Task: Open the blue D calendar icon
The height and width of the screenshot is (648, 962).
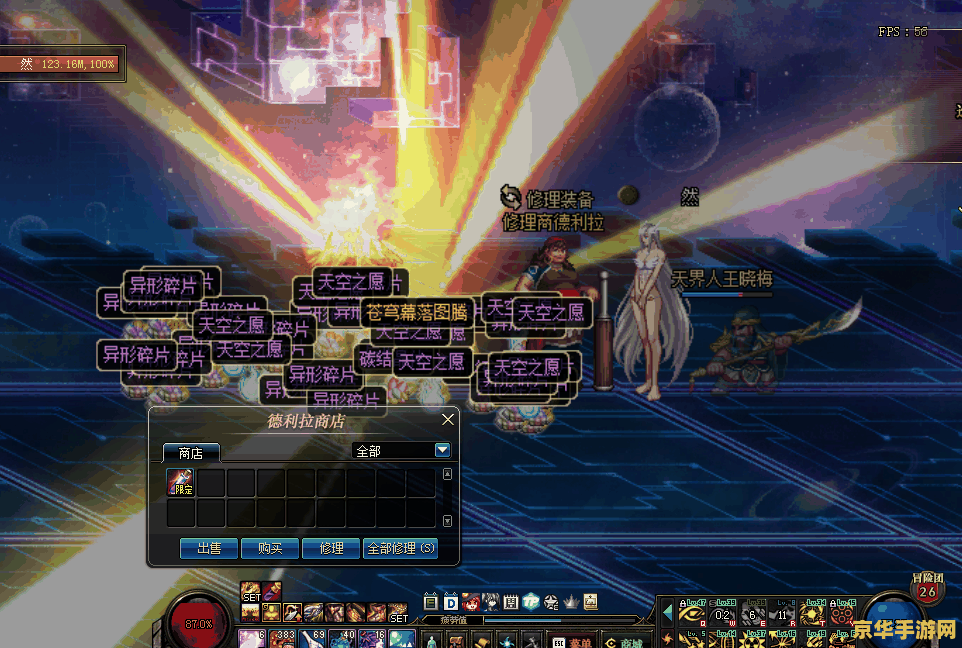Action: click(x=451, y=602)
